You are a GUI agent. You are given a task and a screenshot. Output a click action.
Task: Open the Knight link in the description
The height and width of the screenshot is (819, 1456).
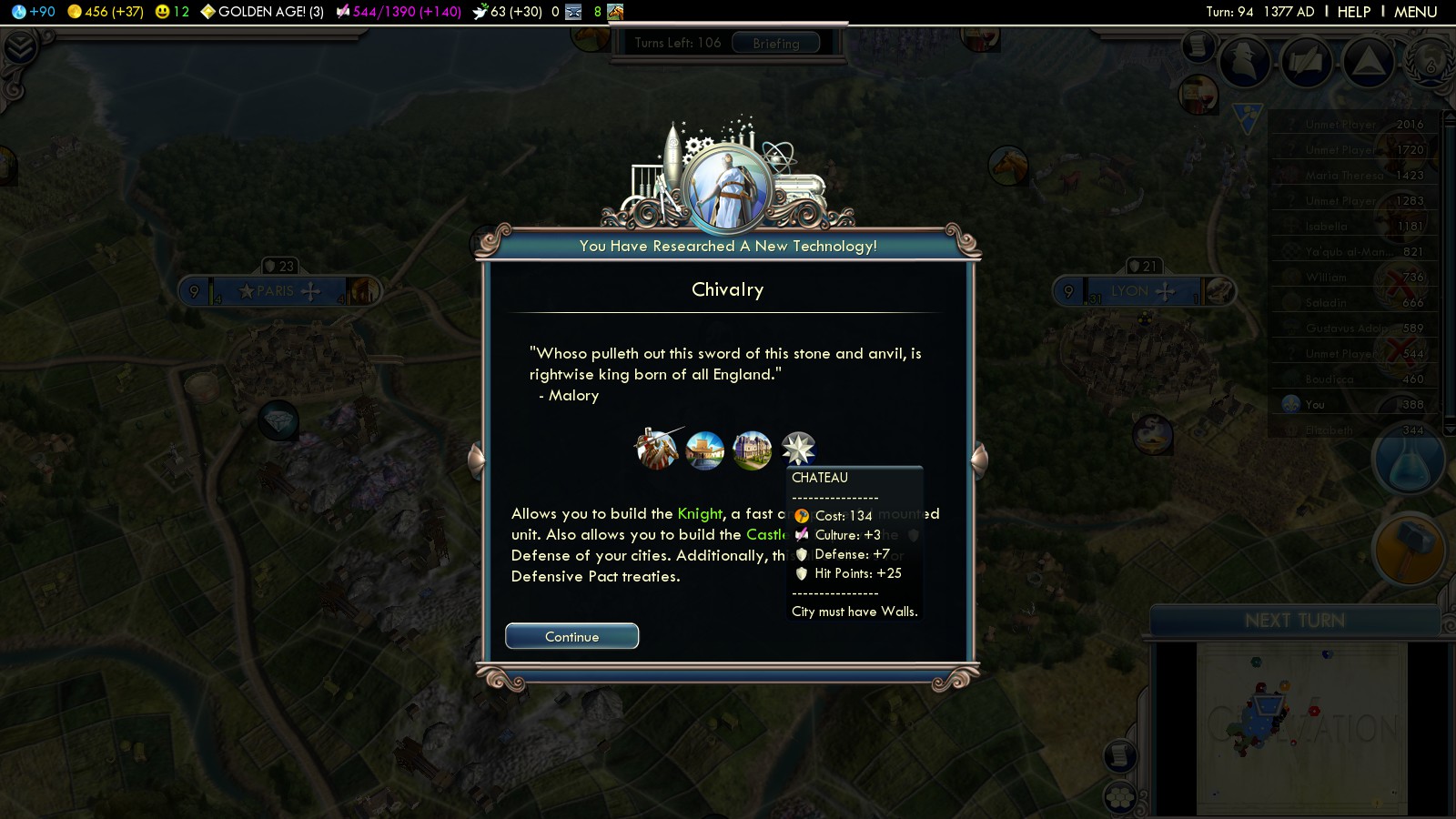700,514
